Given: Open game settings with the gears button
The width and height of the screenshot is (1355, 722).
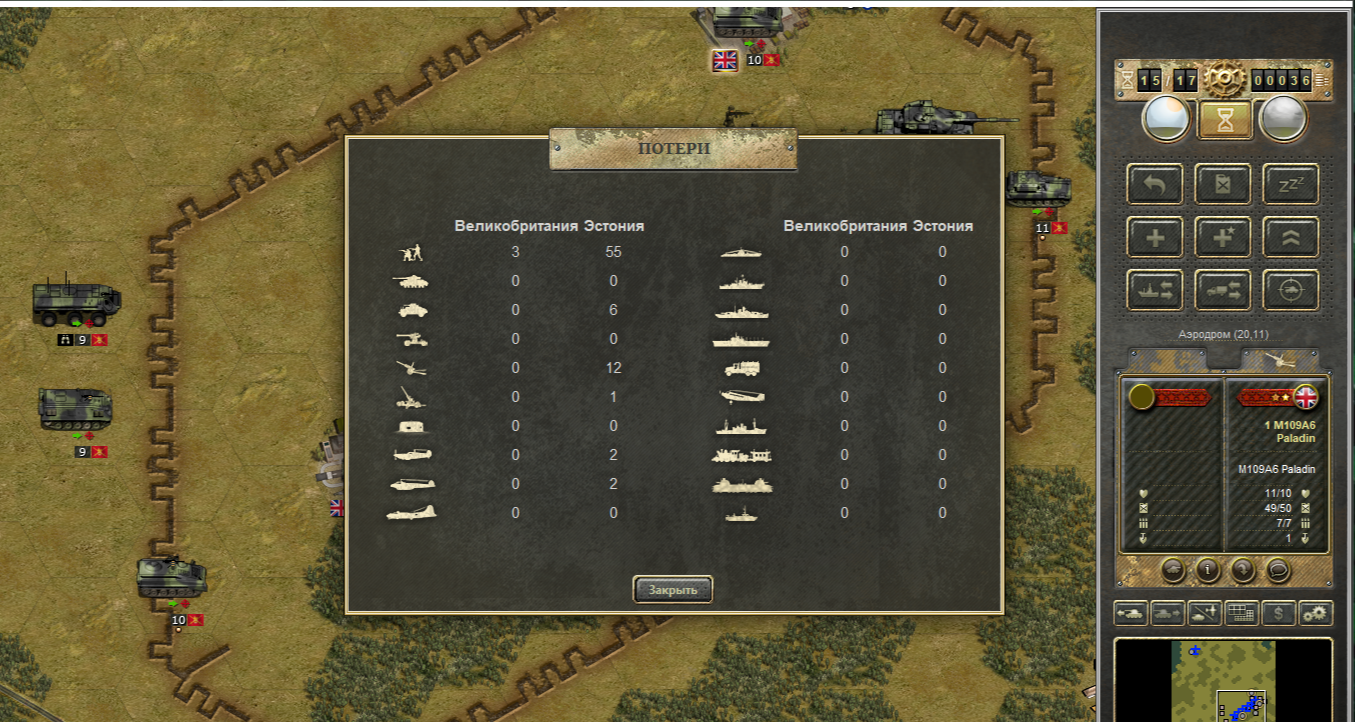Looking at the screenshot, I should [x=1315, y=613].
